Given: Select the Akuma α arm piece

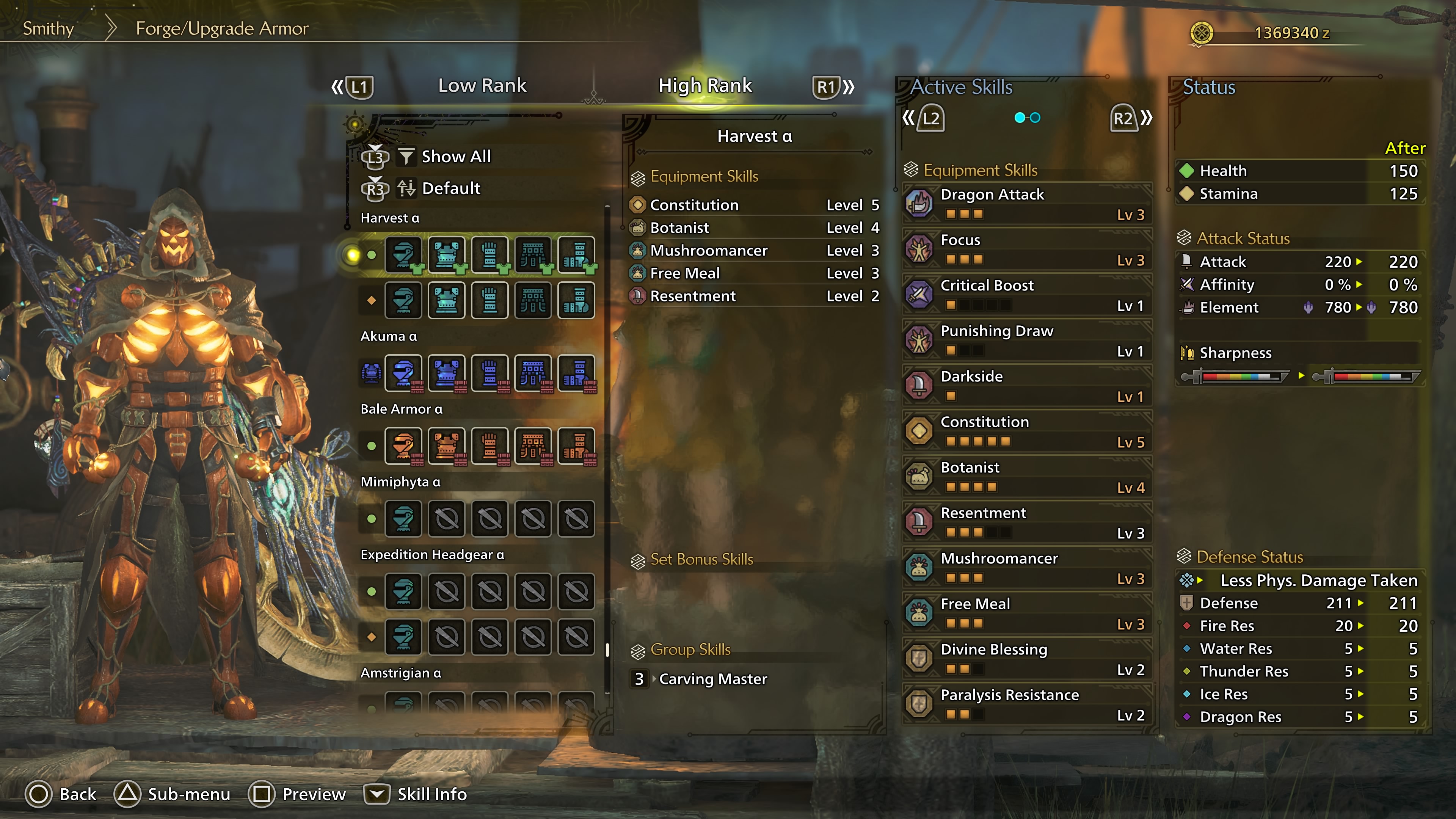Looking at the screenshot, I should pyautogui.click(x=490, y=373).
